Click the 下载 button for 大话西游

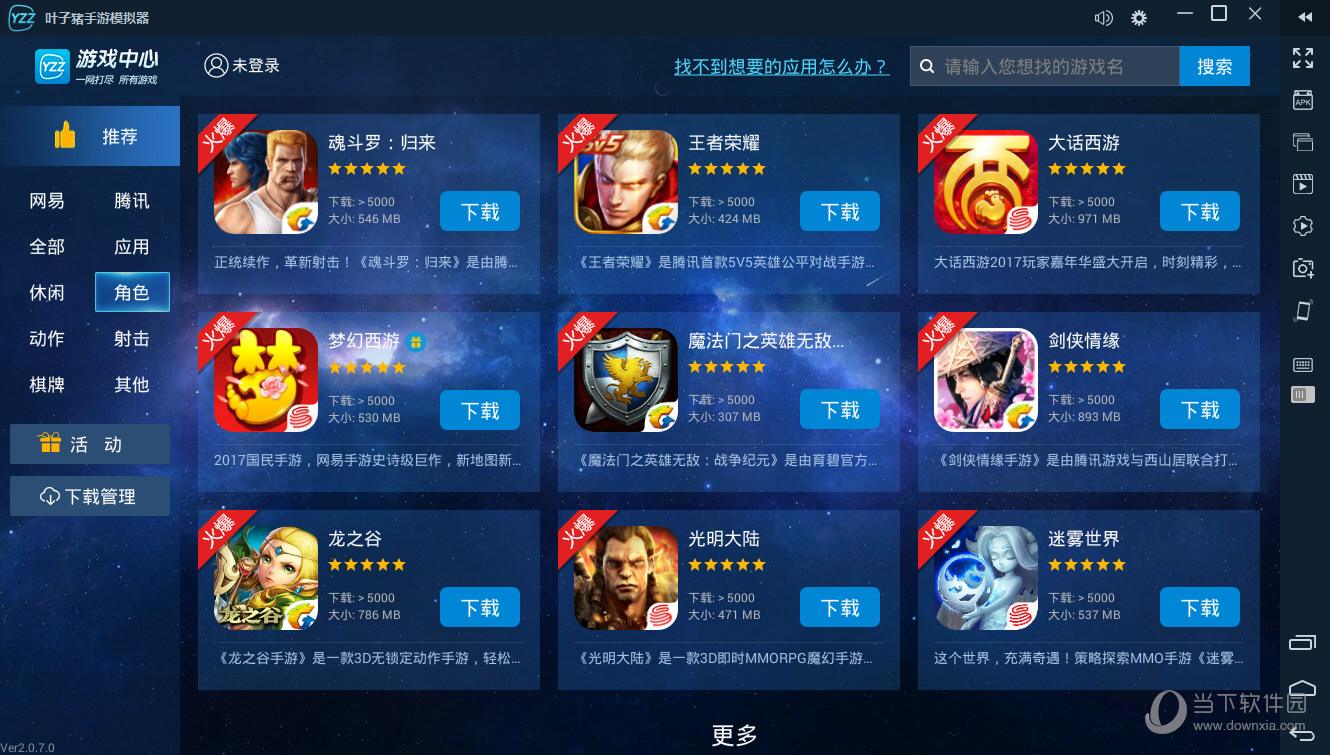tap(1200, 212)
